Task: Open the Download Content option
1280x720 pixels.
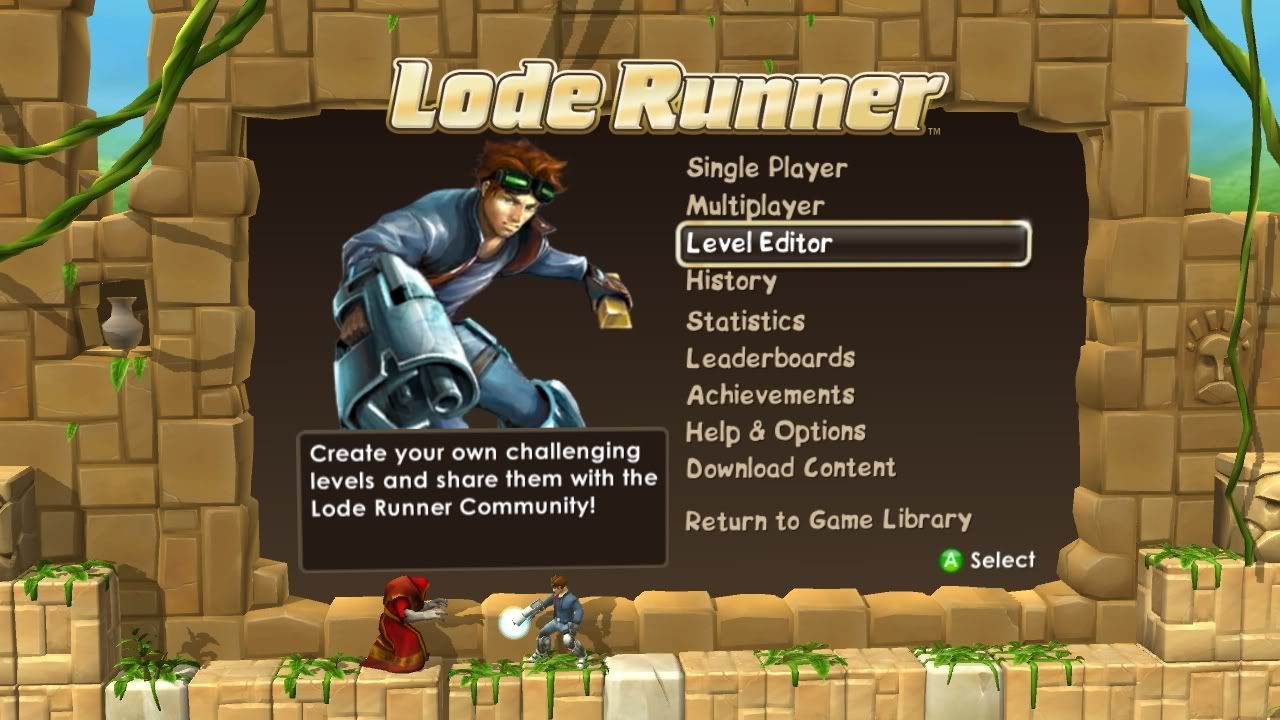Action: pos(789,467)
